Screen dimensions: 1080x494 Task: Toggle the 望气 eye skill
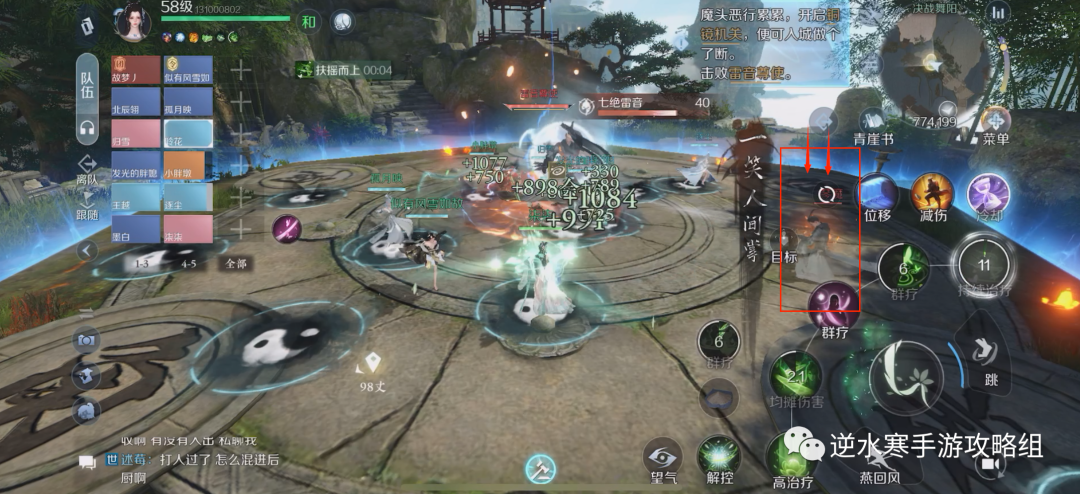[662, 455]
